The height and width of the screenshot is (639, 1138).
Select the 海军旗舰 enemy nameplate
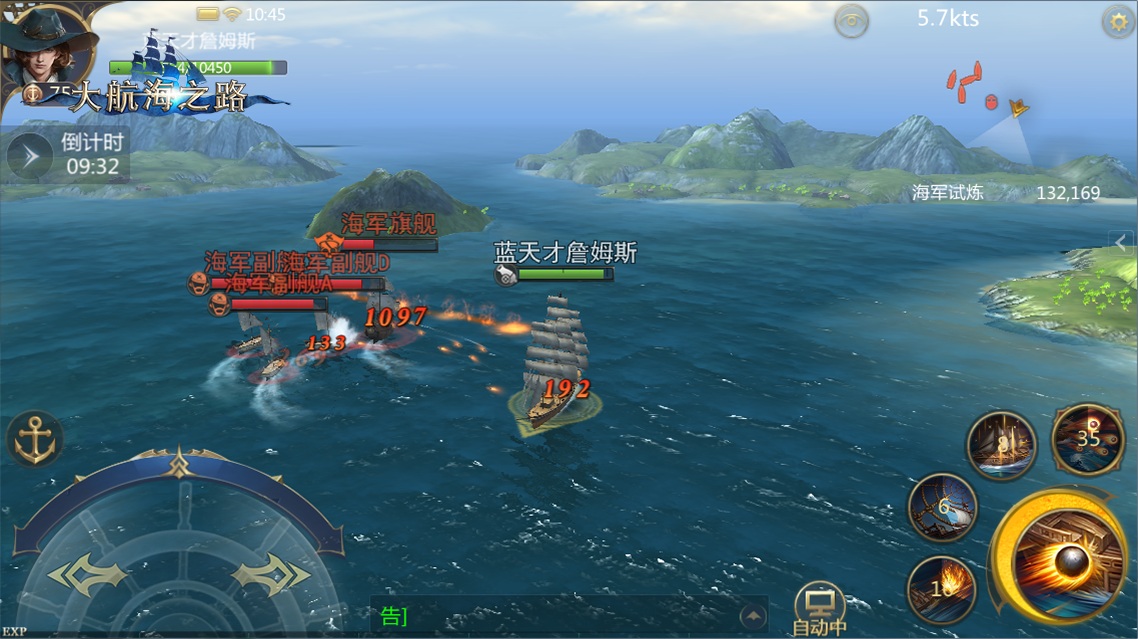[x=388, y=224]
